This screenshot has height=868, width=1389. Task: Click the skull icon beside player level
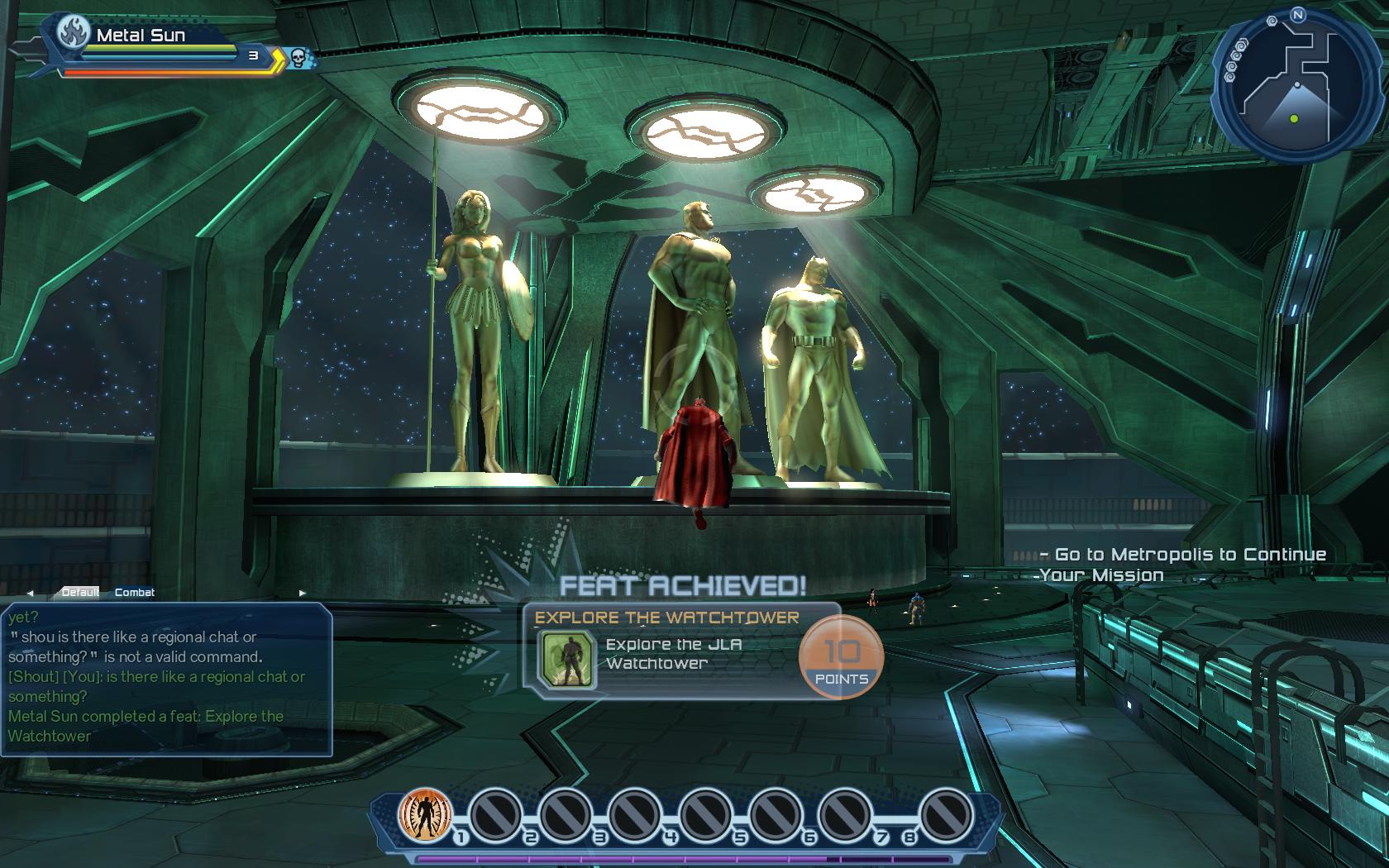298,57
